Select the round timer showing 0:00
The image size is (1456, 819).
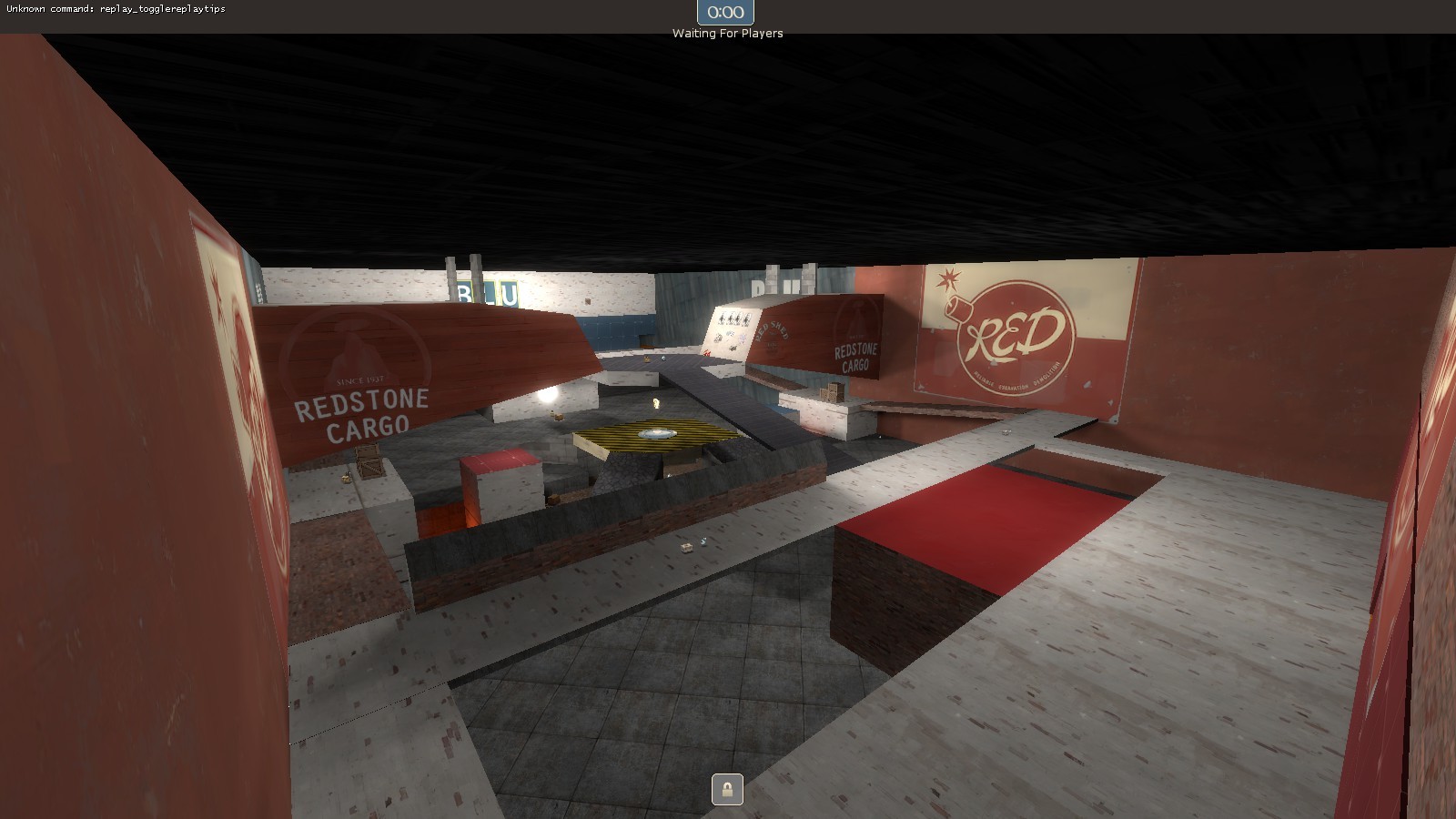pyautogui.click(x=725, y=13)
